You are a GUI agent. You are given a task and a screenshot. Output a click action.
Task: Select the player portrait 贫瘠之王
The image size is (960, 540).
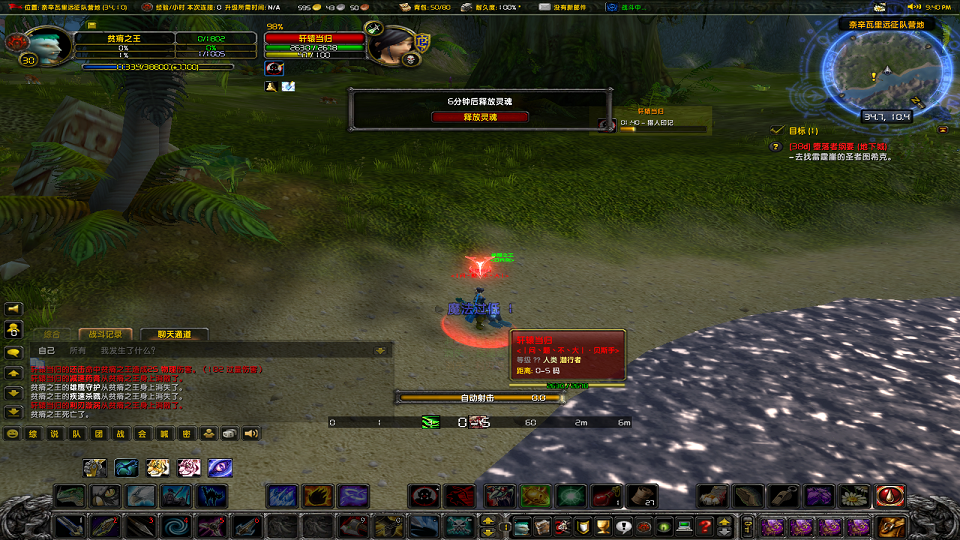[x=42, y=45]
